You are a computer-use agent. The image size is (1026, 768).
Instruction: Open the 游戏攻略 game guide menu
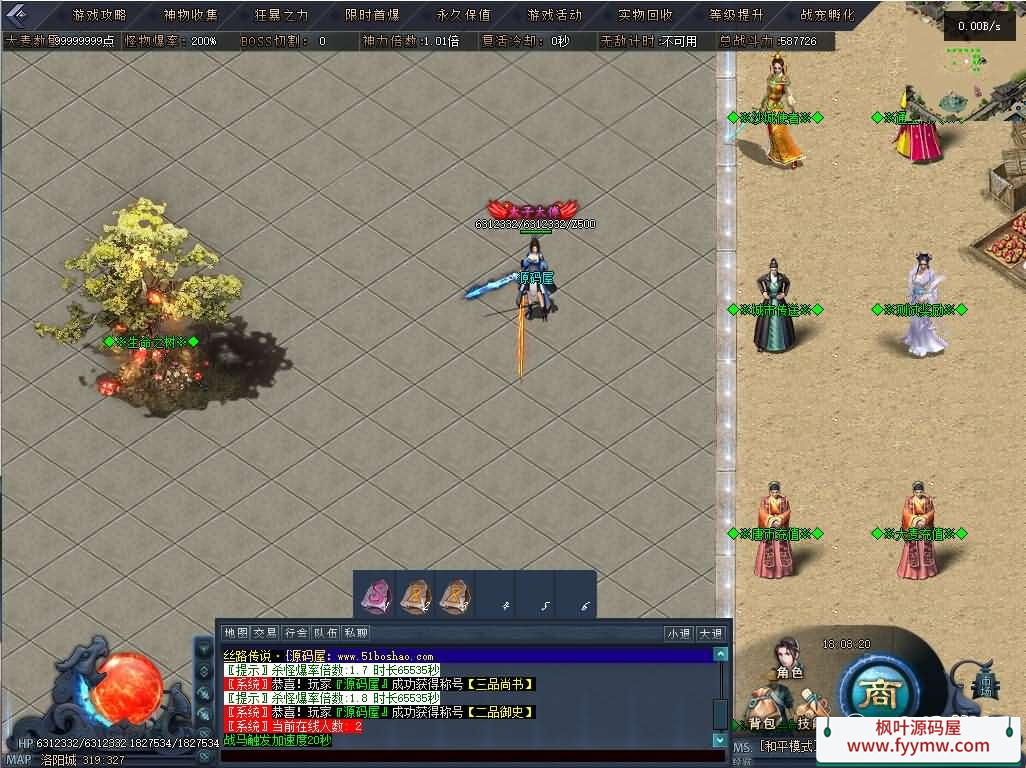[x=100, y=15]
